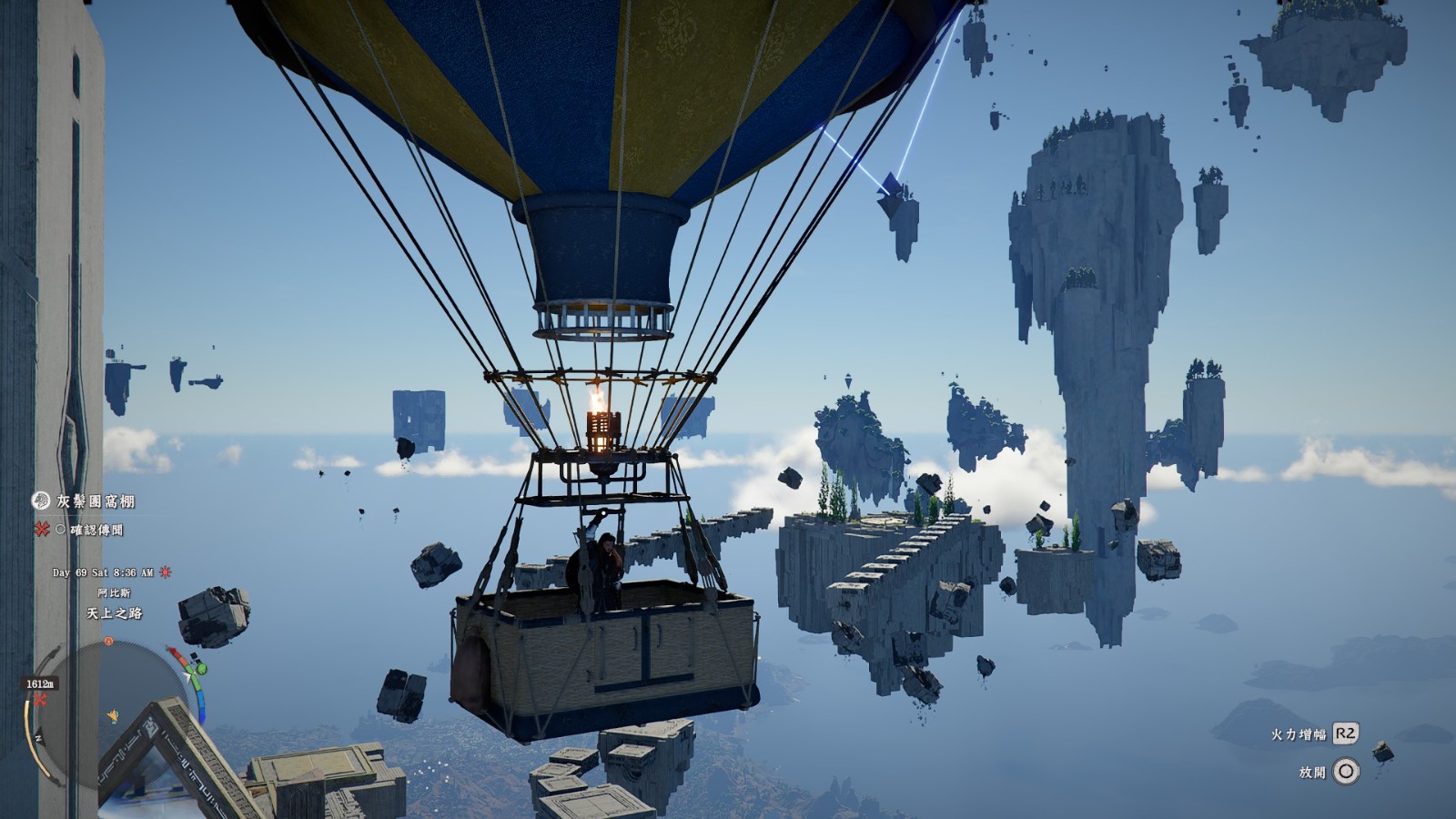Select the 確認傳聞 quest objective

pyautogui.click(x=96, y=530)
